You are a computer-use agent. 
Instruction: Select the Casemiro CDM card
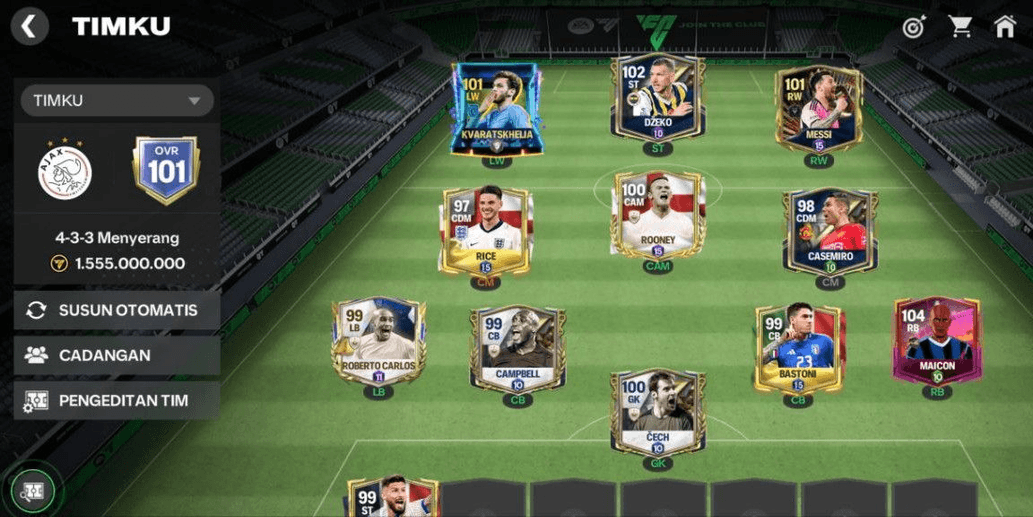point(830,232)
